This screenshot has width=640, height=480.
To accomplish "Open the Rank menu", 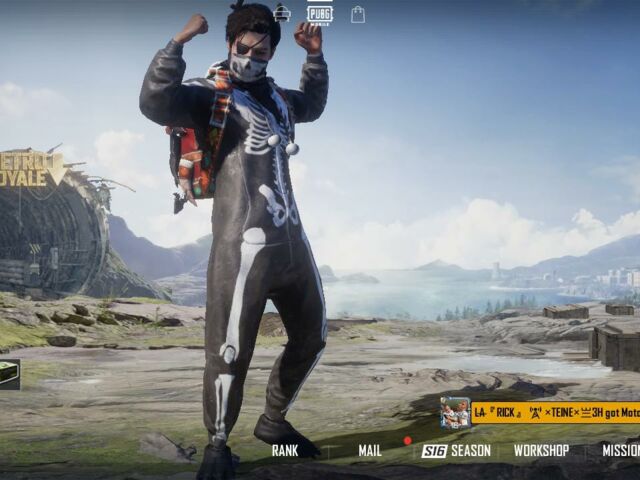I will pos(285,451).
